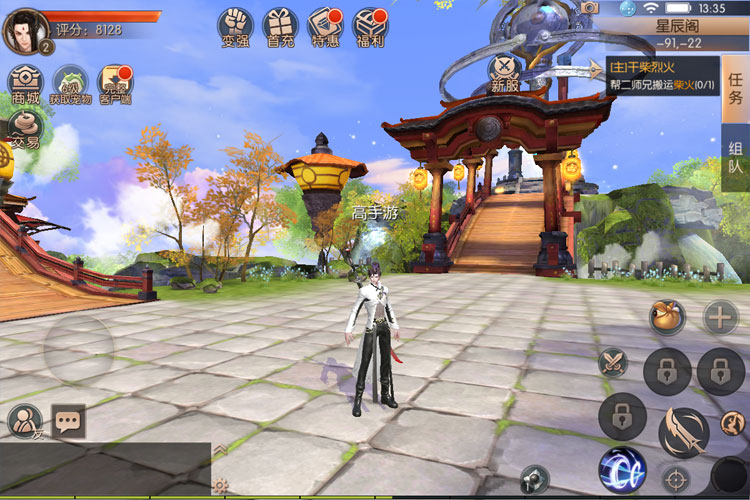
Task: Activate the blue swirl dash skill
Action: pyautogui.click(x=621, y=470)
